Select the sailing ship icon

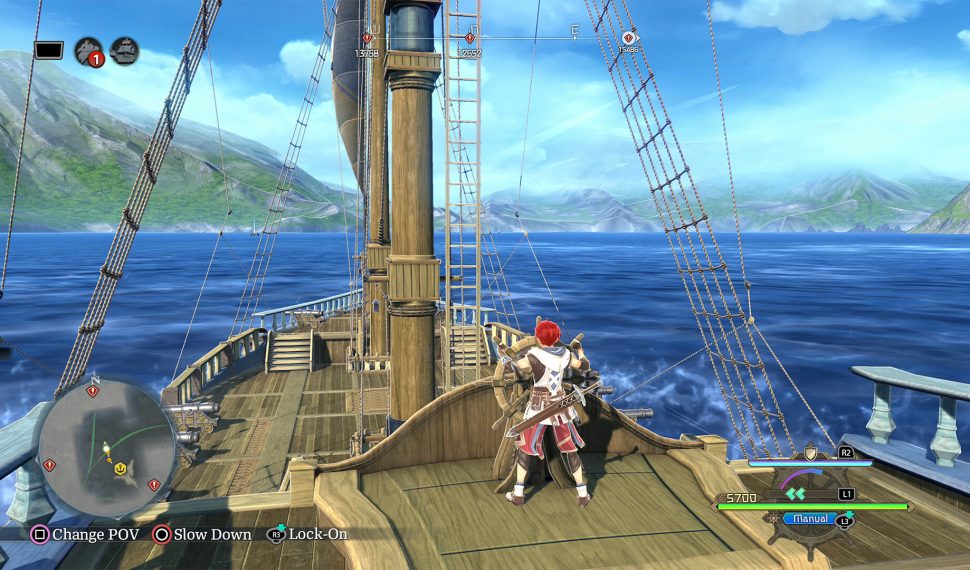coord(125,50)
